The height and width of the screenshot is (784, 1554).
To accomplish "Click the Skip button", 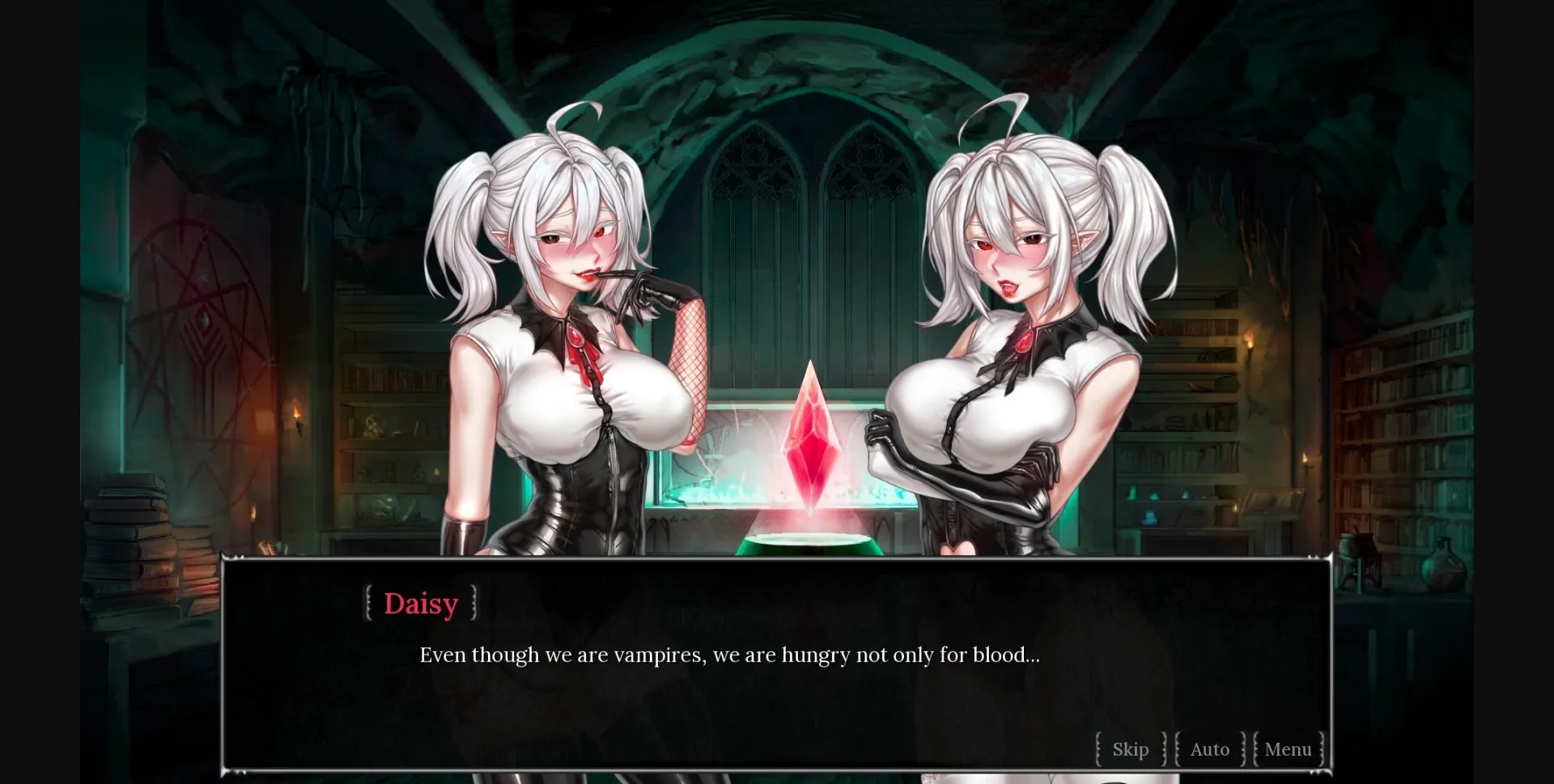I will 1130,749.
